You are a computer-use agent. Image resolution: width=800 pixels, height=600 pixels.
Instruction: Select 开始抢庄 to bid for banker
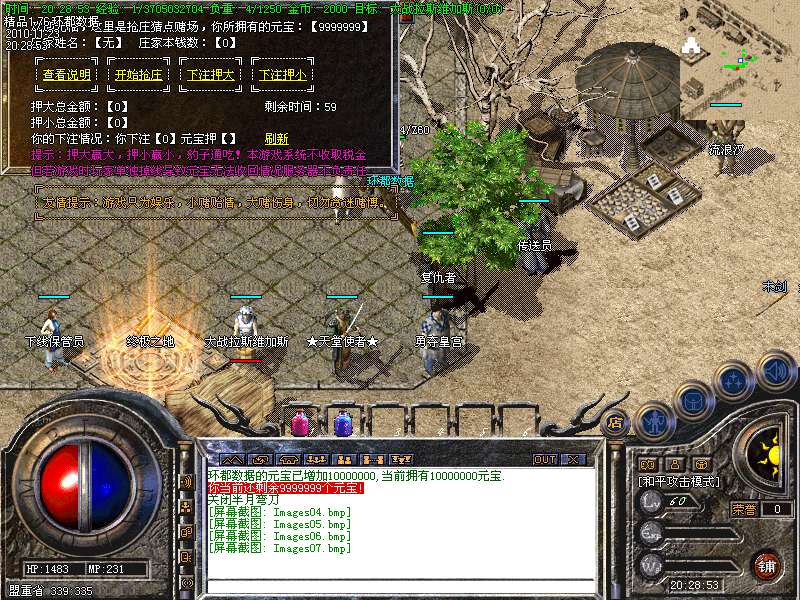[x=138, y=75]
